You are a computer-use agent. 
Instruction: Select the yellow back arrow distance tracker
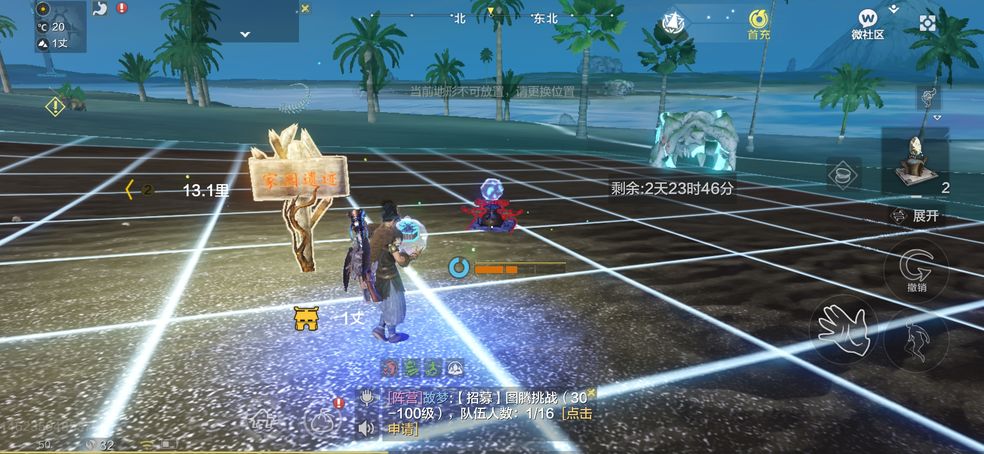tap(130, 188)
